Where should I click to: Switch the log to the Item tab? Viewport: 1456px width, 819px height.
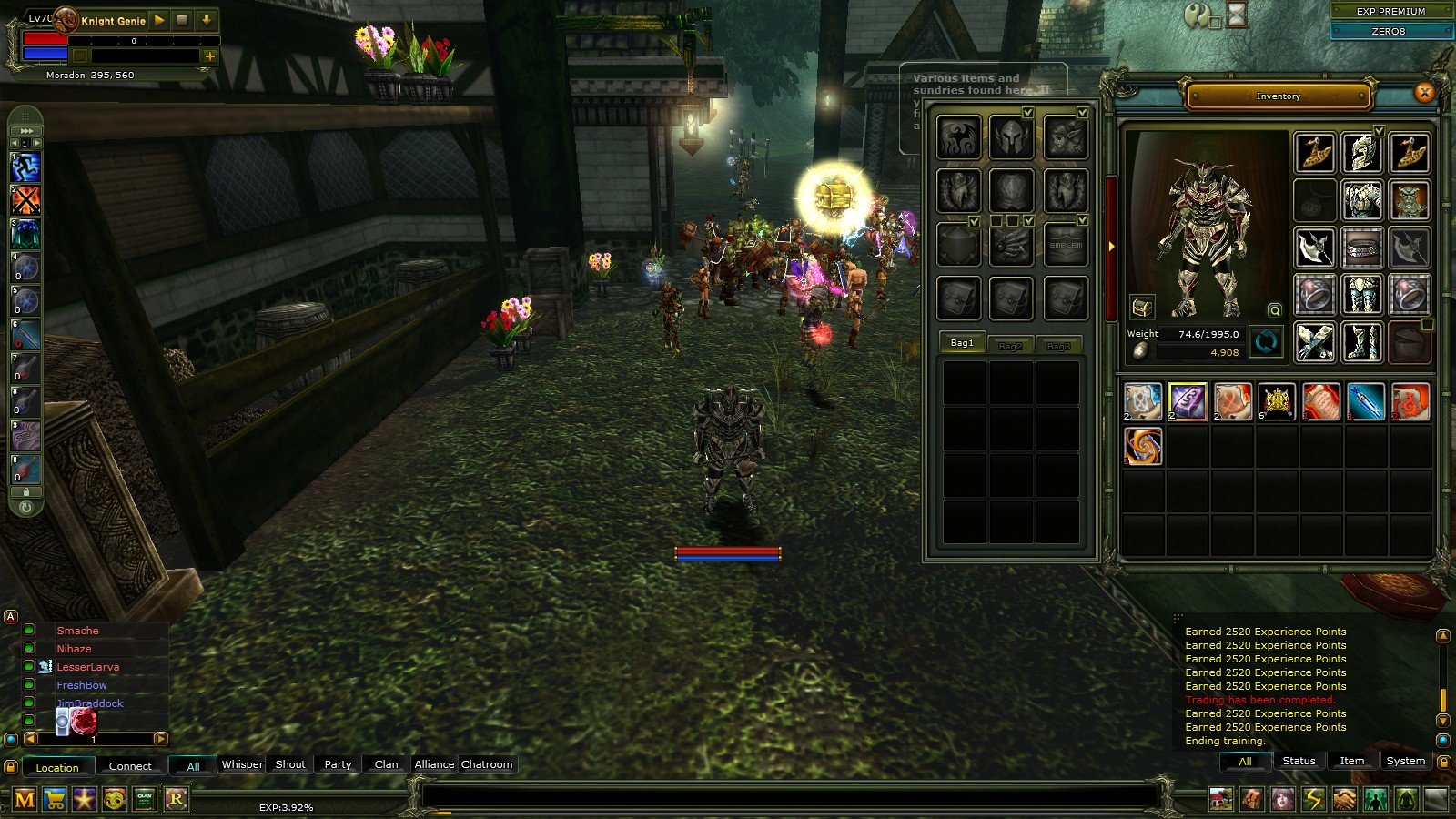(x=1351, y=761)
